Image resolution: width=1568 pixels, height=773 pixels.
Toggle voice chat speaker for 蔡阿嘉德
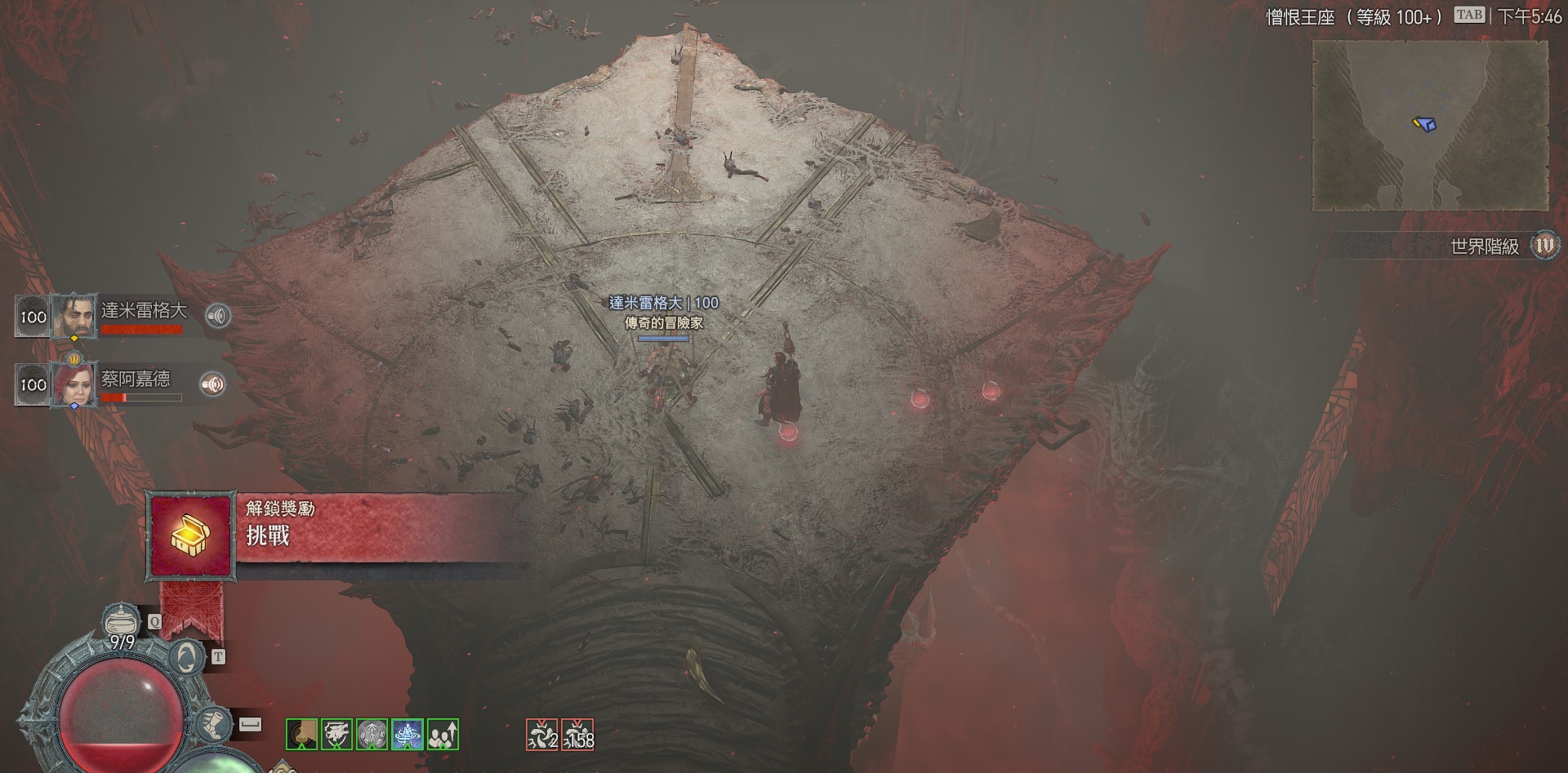(213, 384)
